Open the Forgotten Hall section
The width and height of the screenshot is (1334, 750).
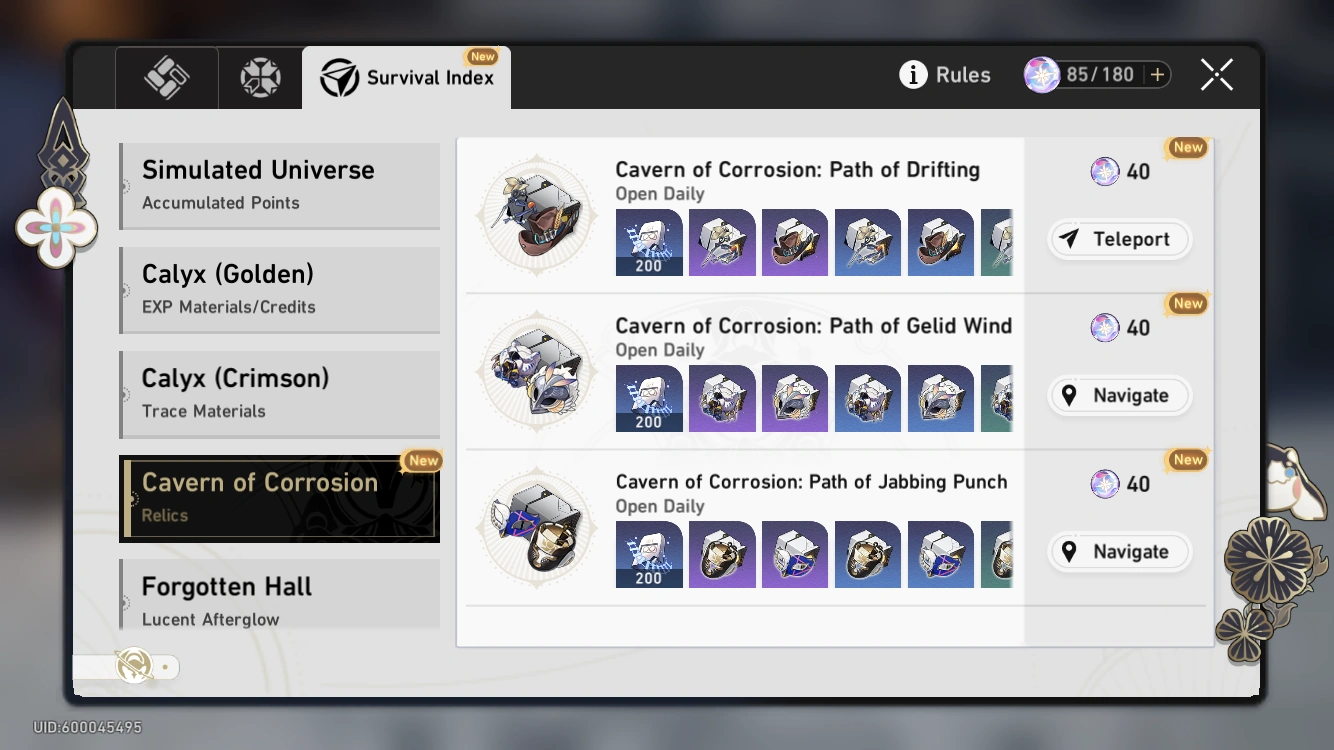(279, 600)
